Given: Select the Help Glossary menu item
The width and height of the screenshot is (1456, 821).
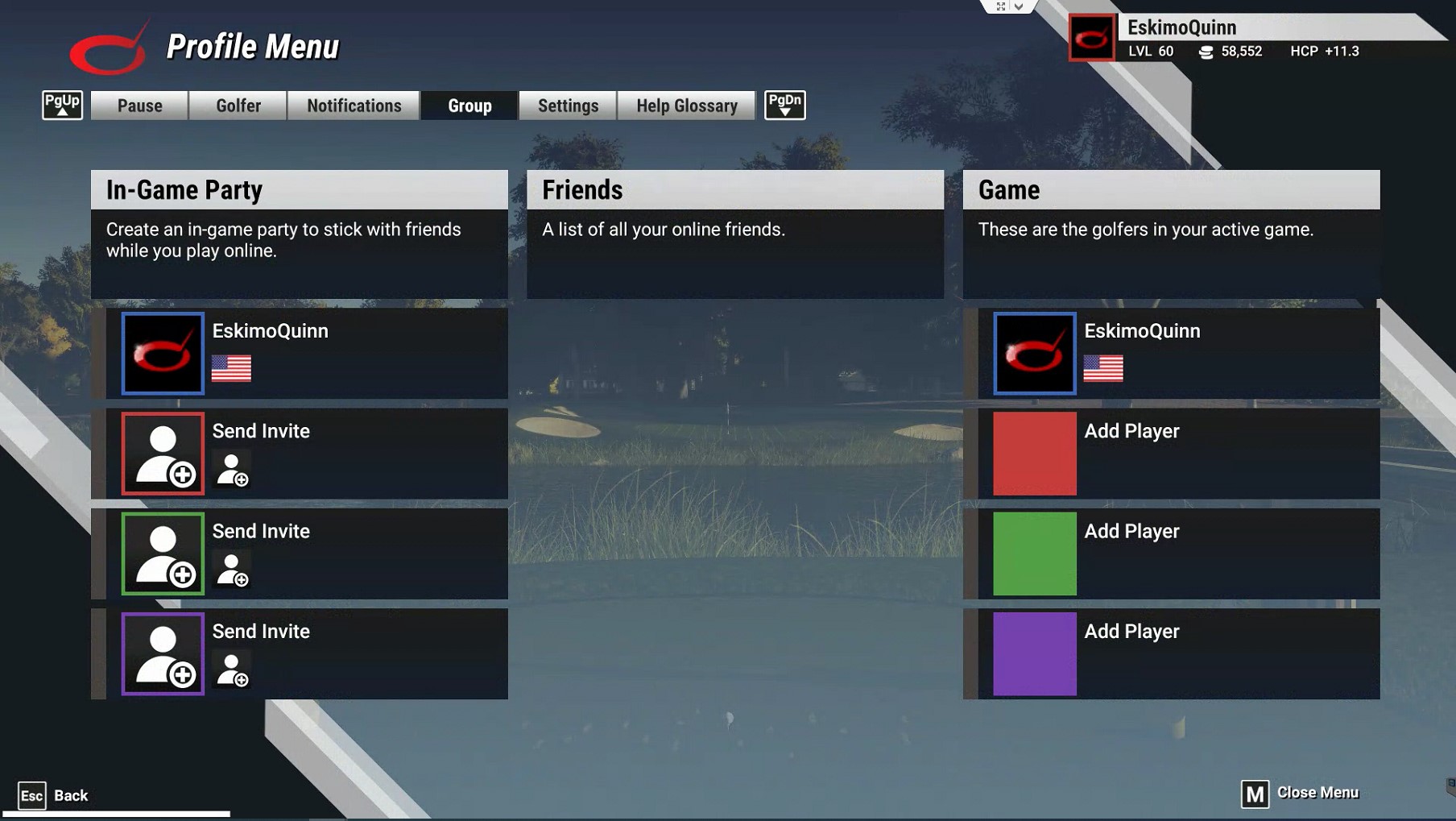Looking at the screenshot, I should point(685,105).
